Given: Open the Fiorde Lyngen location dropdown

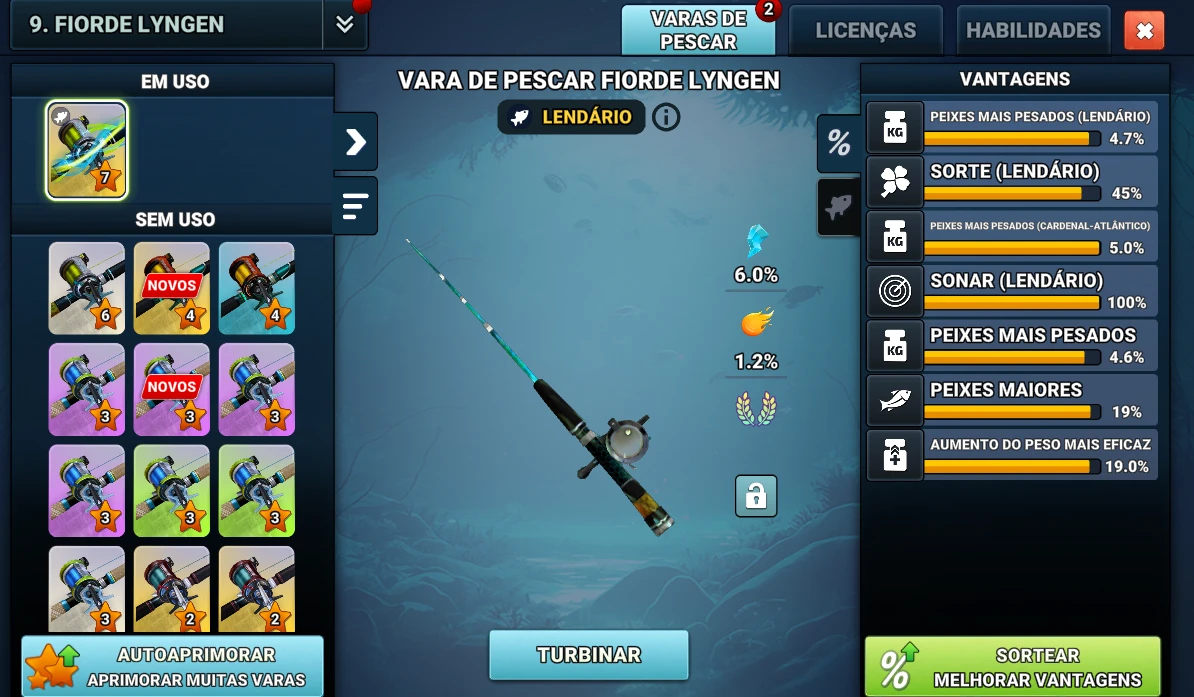Looking at the screenshot, I should pos(345,25).
